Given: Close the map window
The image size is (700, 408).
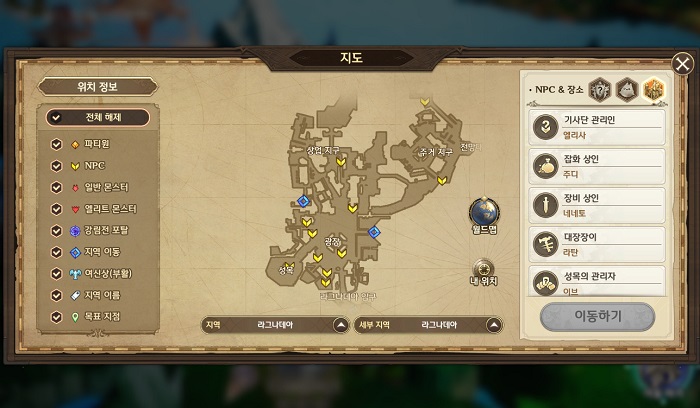Looking at the screenshot, I should point(682,65).
